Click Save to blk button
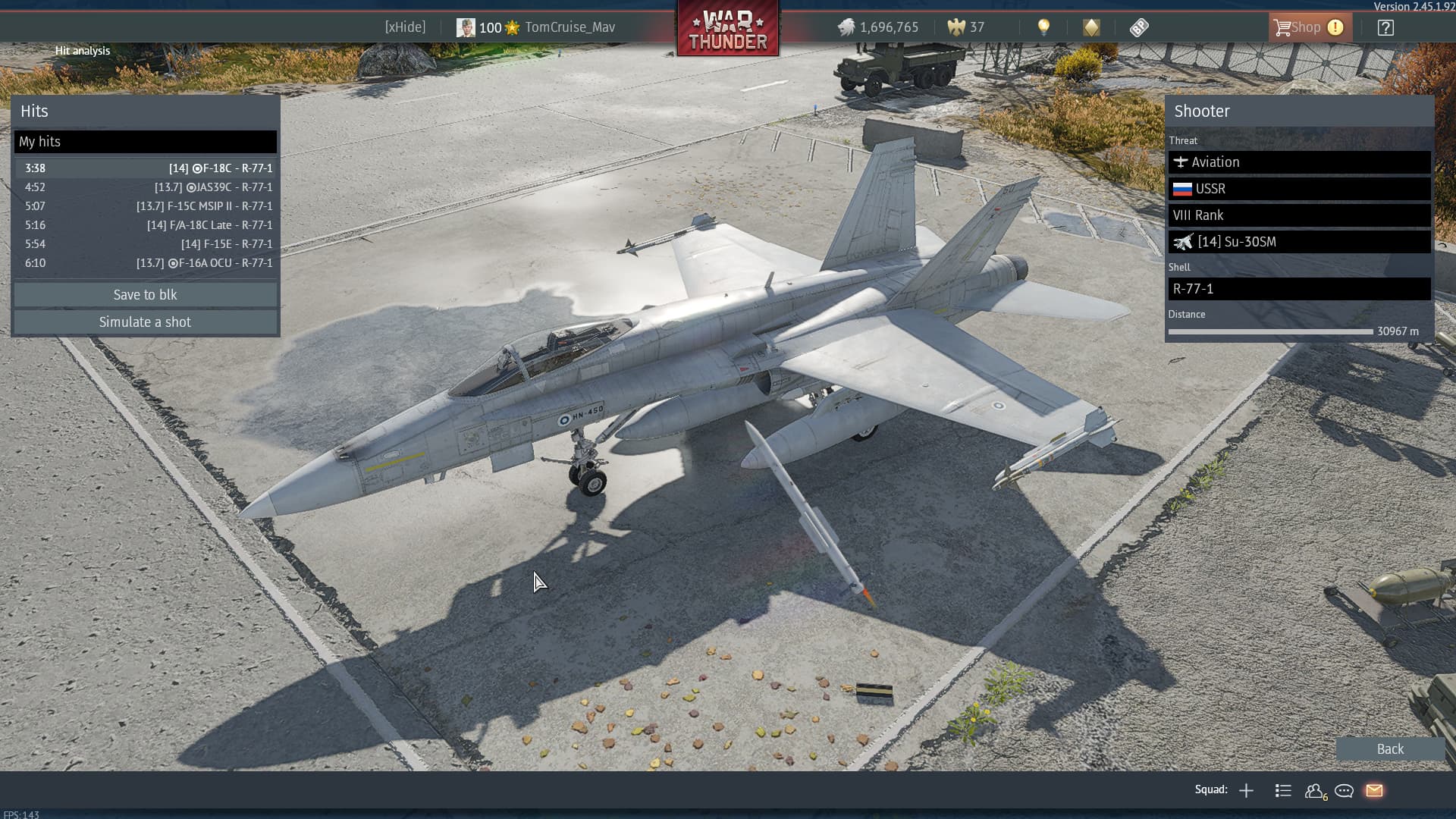The image size is (1456, 819). (x=145, y=295)
